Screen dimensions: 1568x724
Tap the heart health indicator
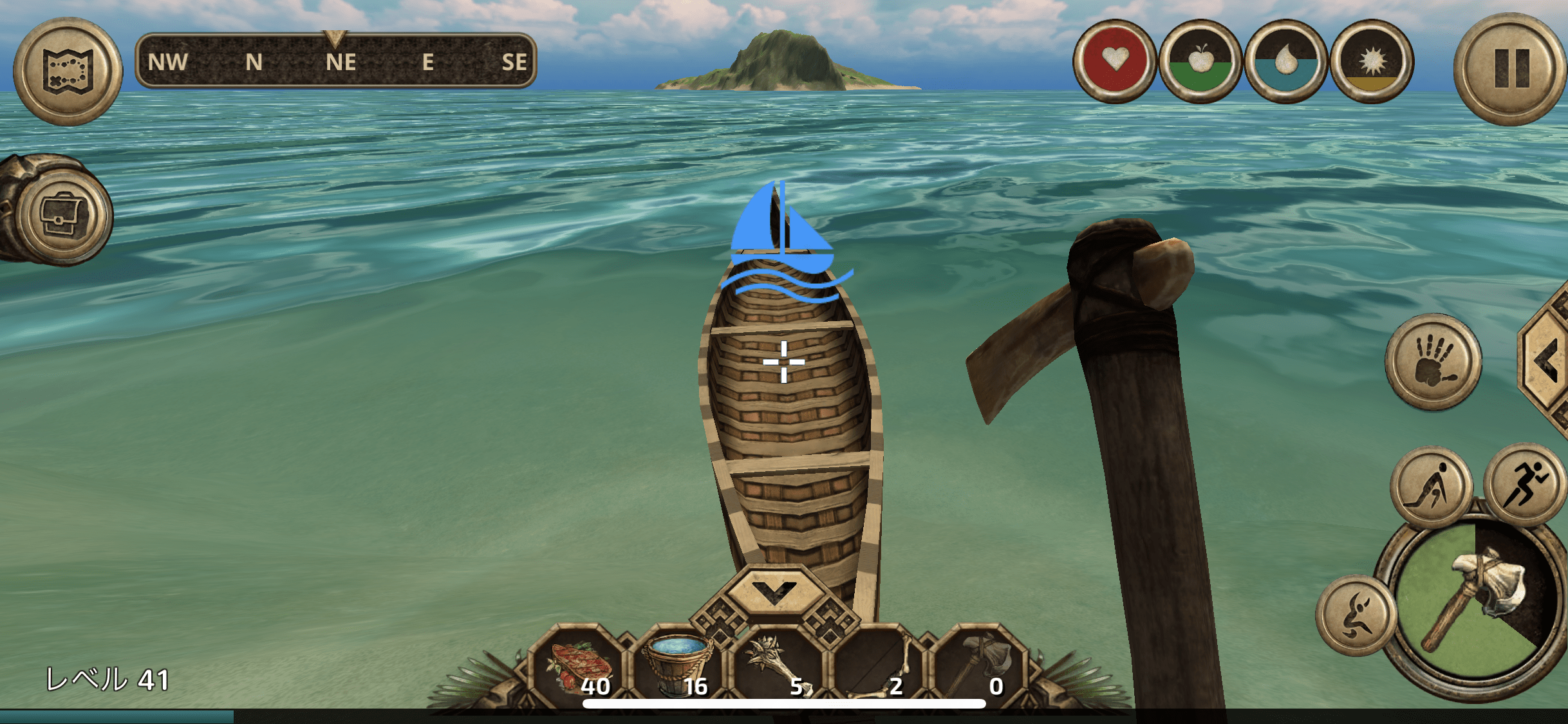coord(1115,61)
